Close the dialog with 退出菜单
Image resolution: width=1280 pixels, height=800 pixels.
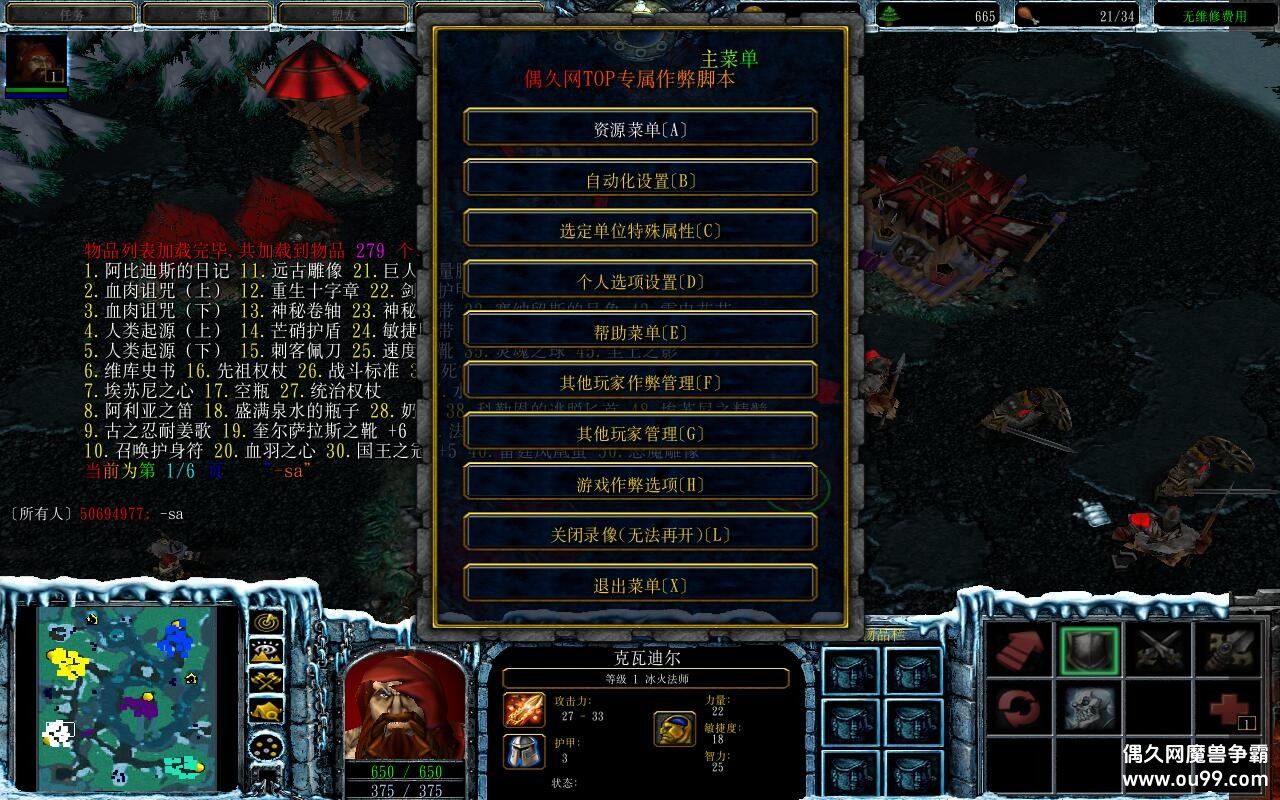pyautogui.click(x=640, y=586)
